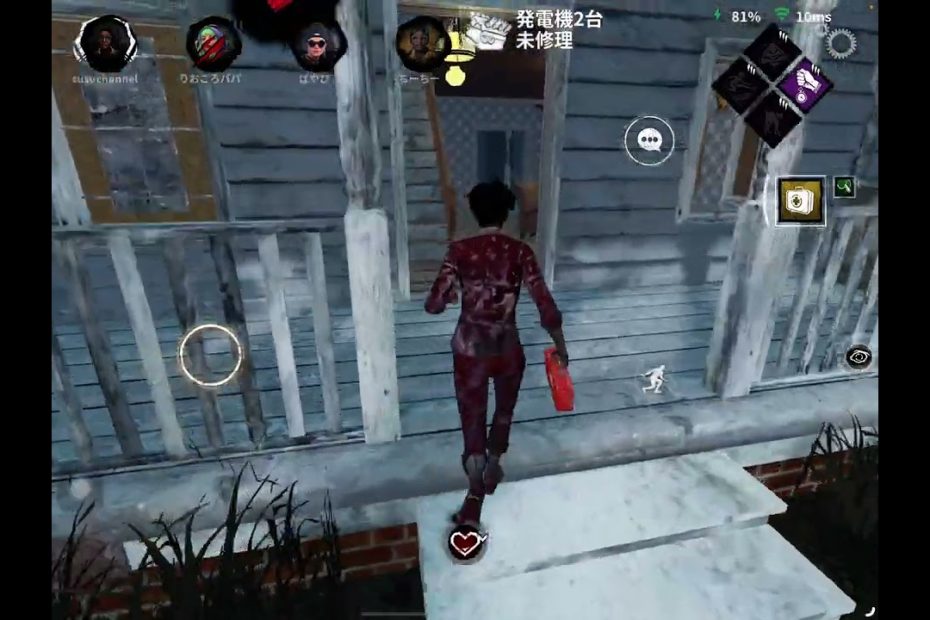Screen dimensions: 930x620
Task: Touch the circular movement joystick
Action: click(211, 356)
